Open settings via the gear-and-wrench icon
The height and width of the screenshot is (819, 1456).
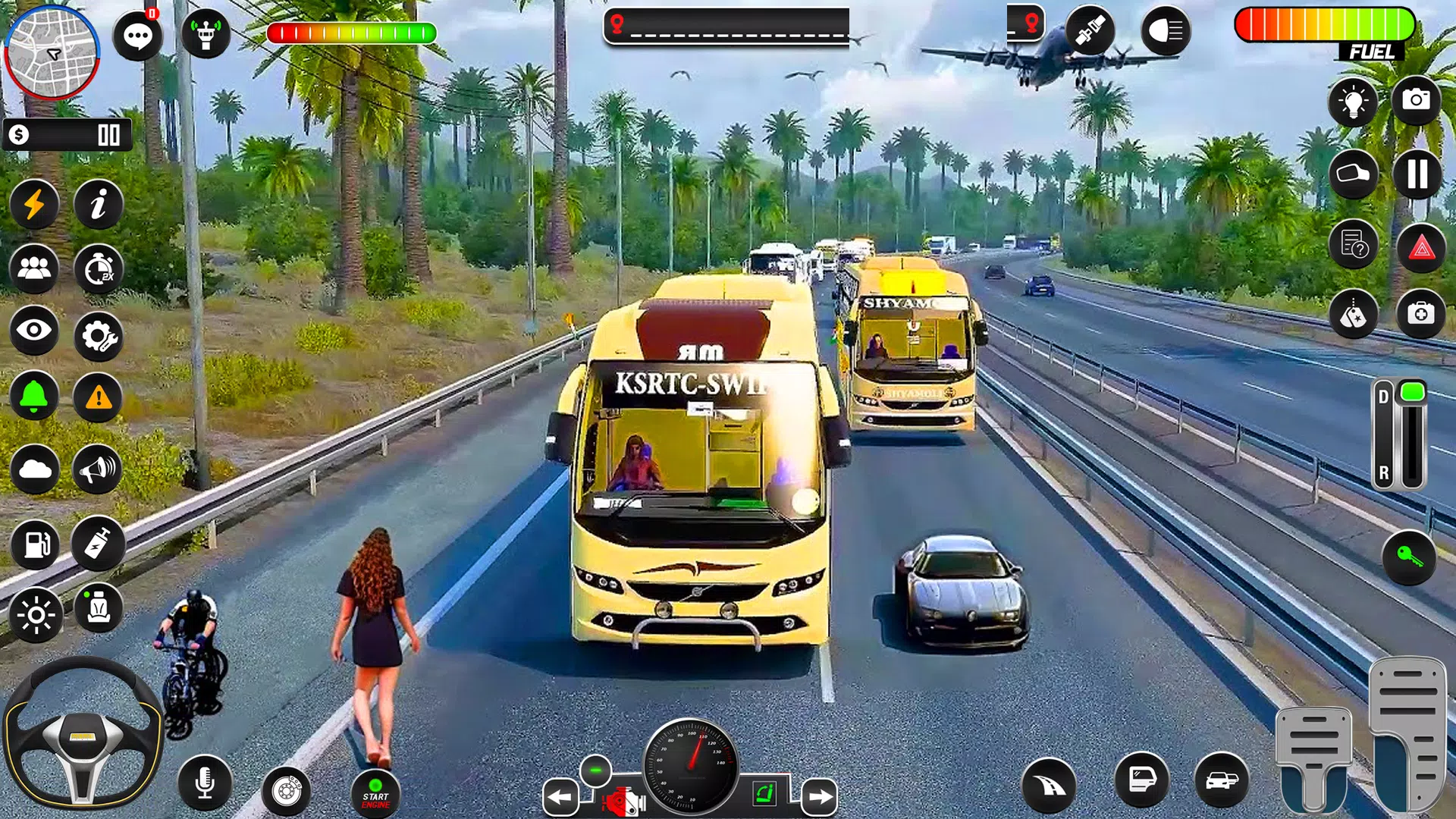[x=98, y=337]
